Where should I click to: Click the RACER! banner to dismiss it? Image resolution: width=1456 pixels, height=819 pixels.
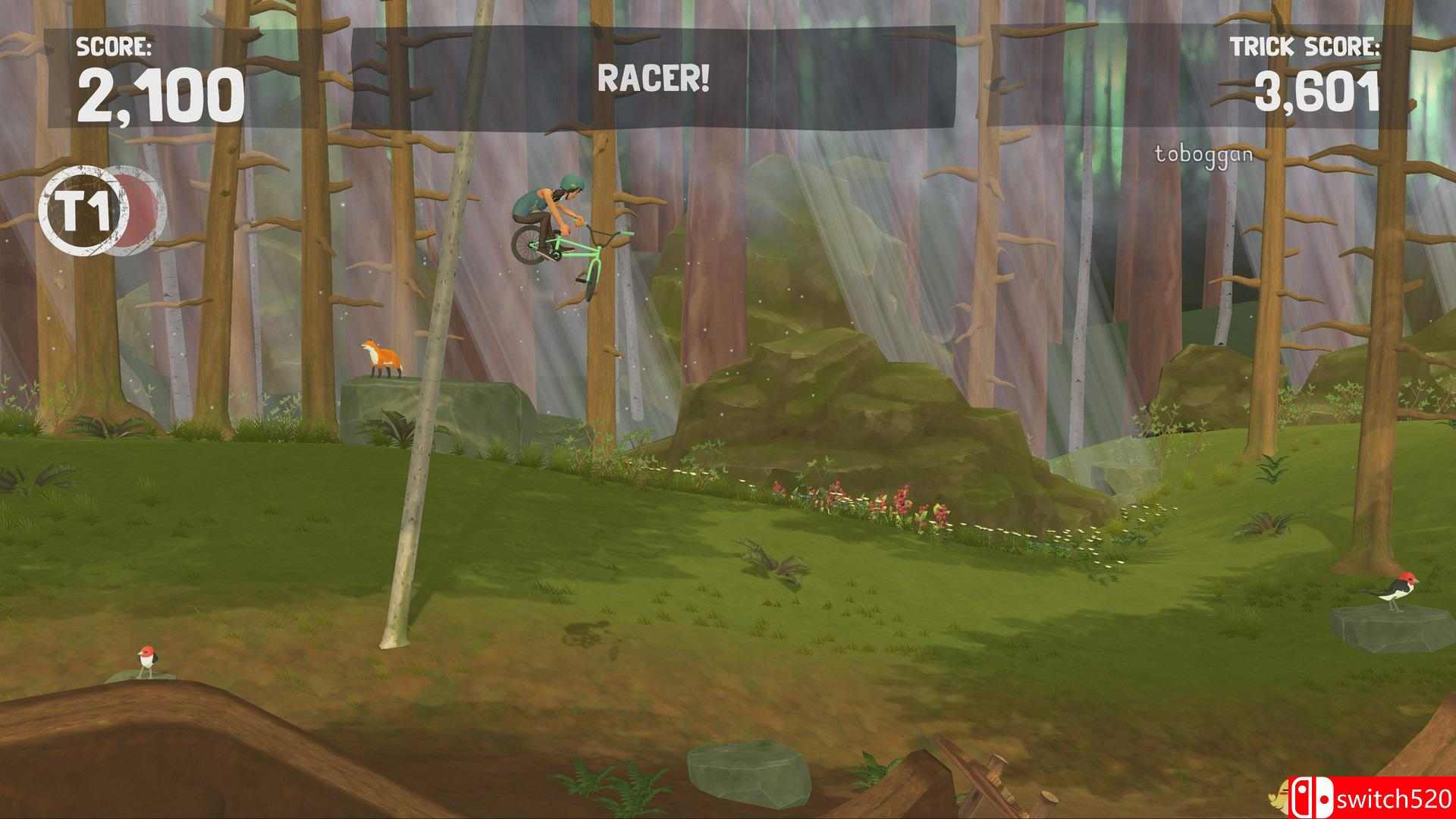654,78
